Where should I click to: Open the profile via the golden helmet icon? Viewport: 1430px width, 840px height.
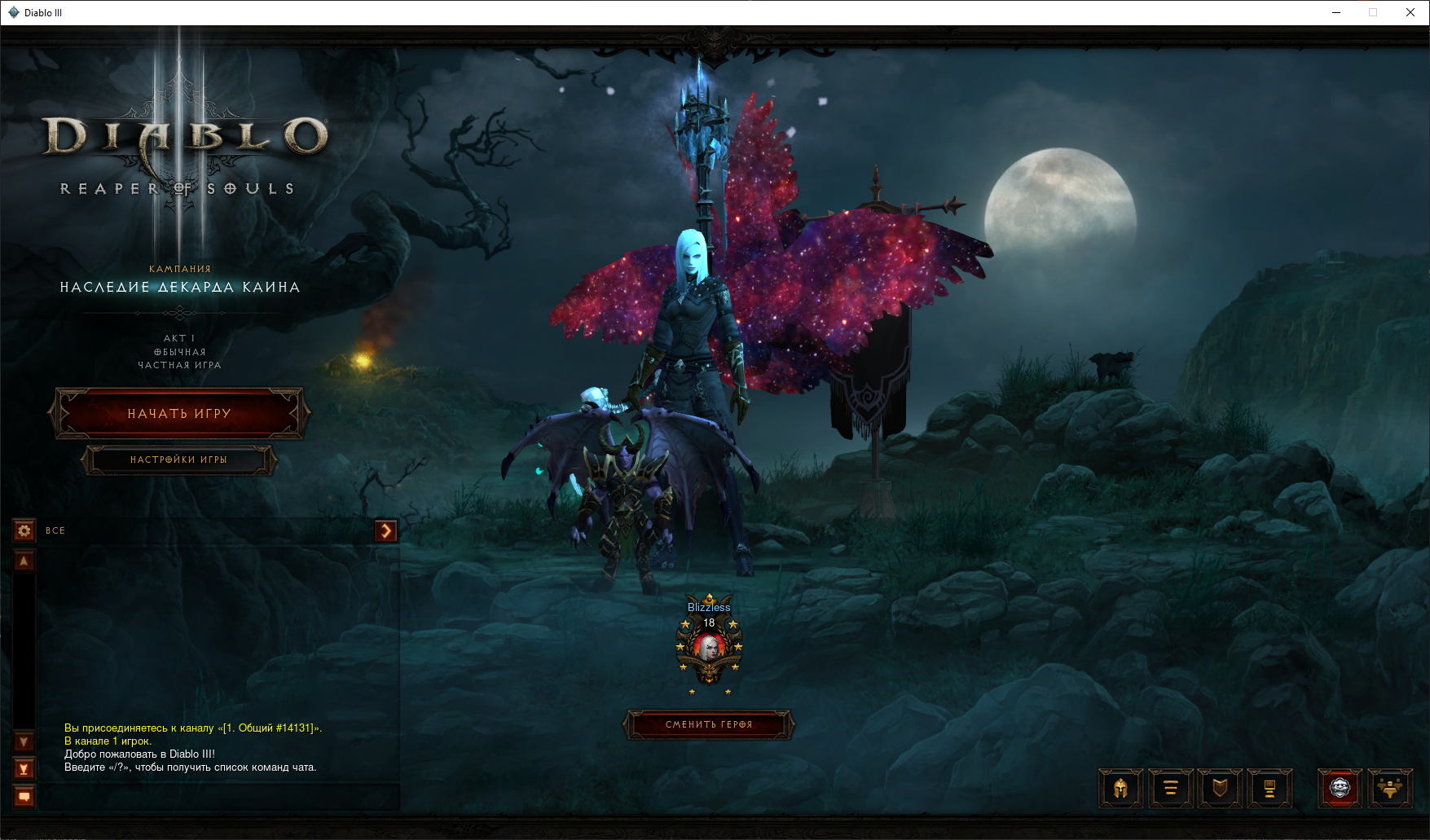1121,788
